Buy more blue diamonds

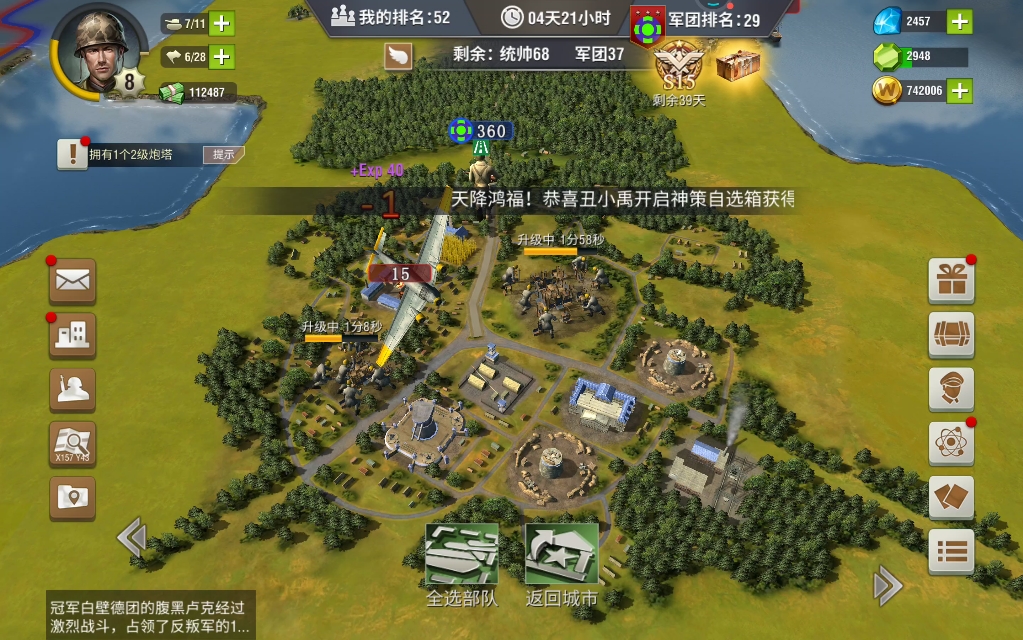(958, 21)
